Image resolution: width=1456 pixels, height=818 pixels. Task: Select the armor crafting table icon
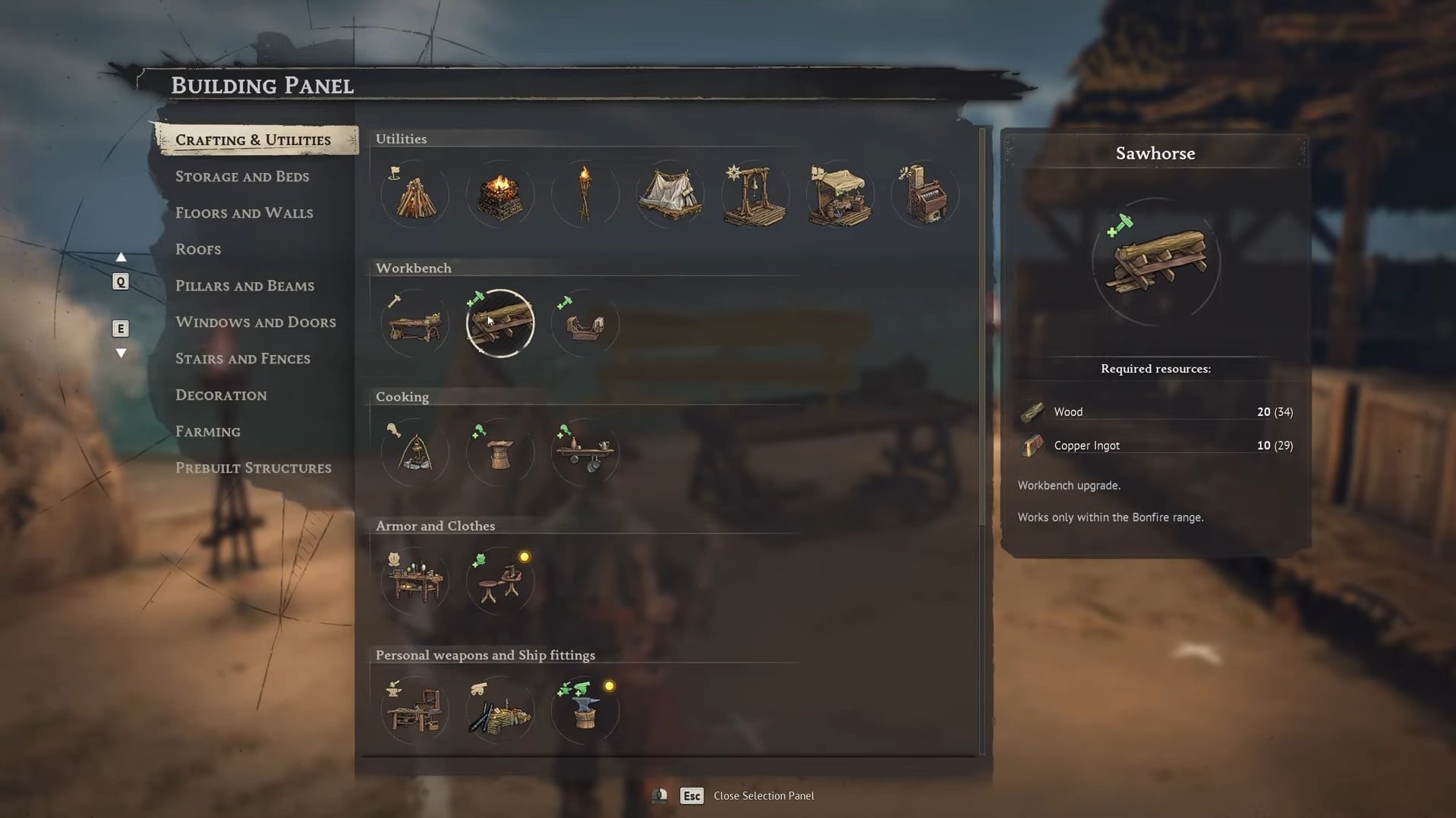tap(414, 582)
